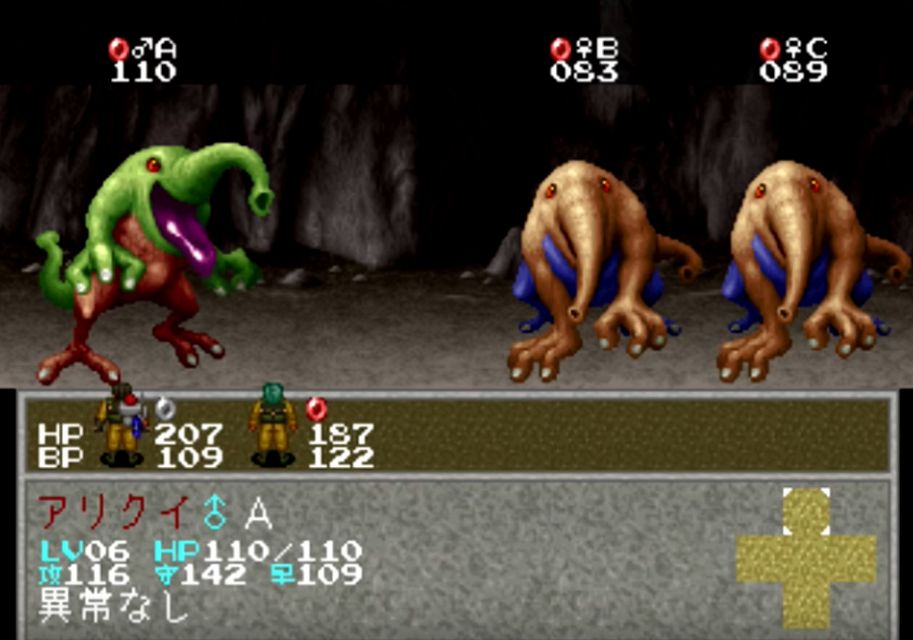
Task: Select the red-helmeted party member
Action: tap(121, 425)
